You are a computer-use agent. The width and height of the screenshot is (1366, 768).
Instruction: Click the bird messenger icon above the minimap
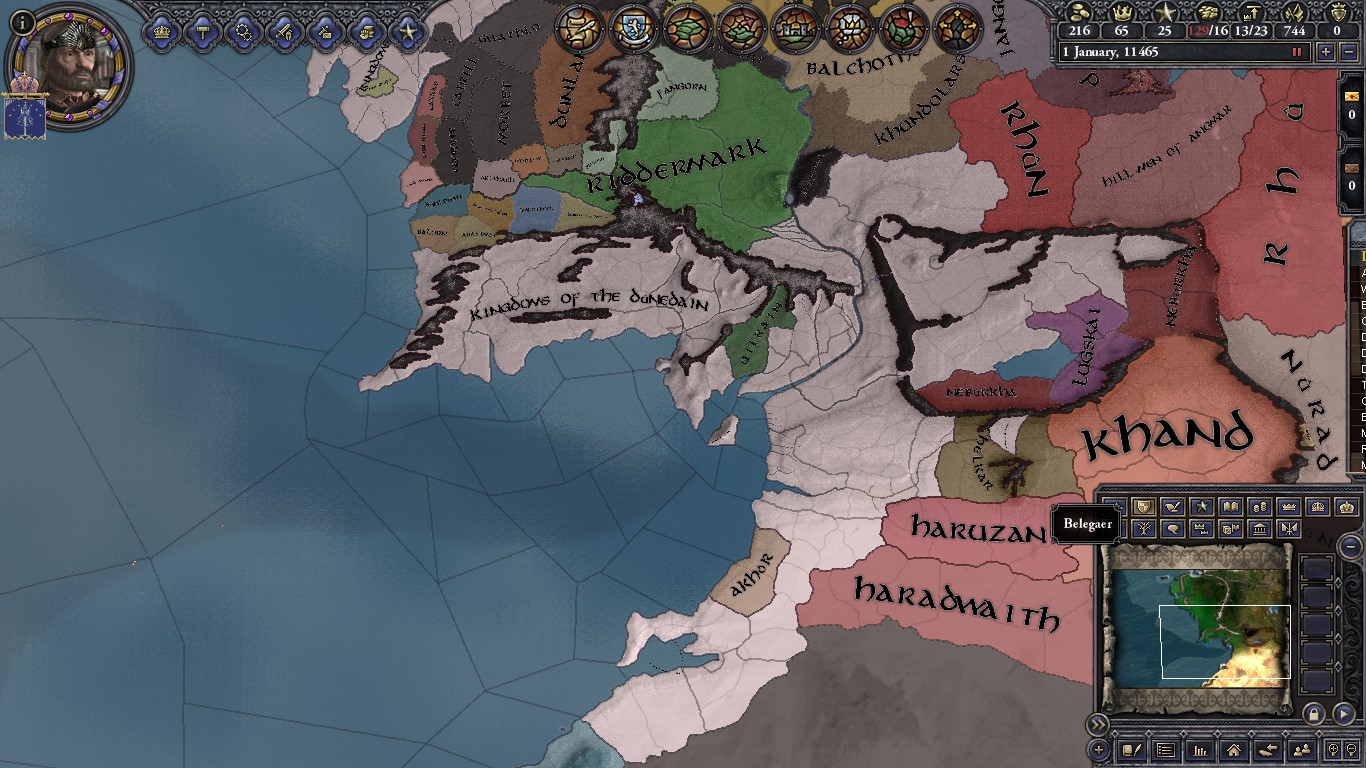(x=1172, y=507)
